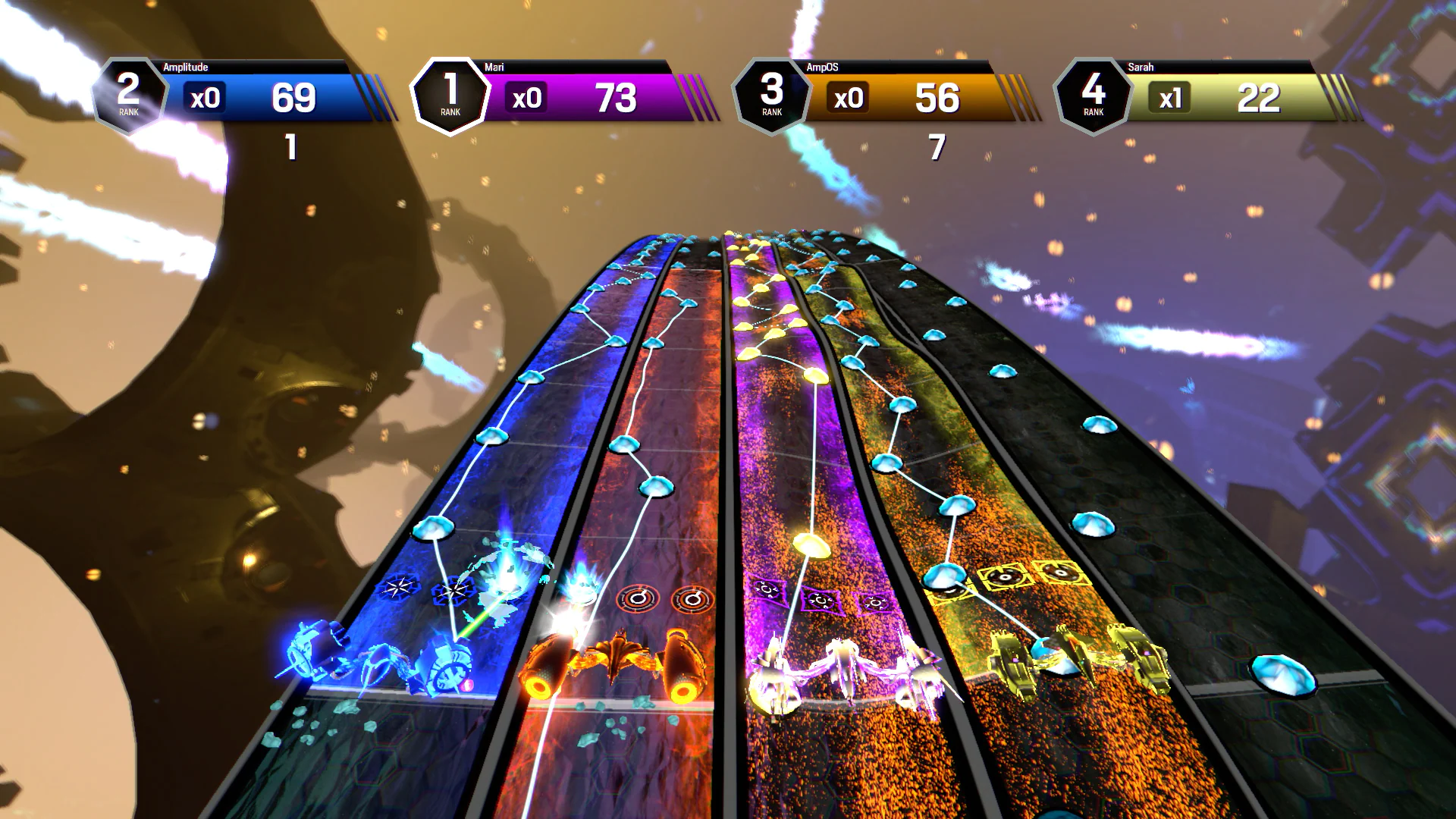Click the streak counter showing 7

(935, 149)
